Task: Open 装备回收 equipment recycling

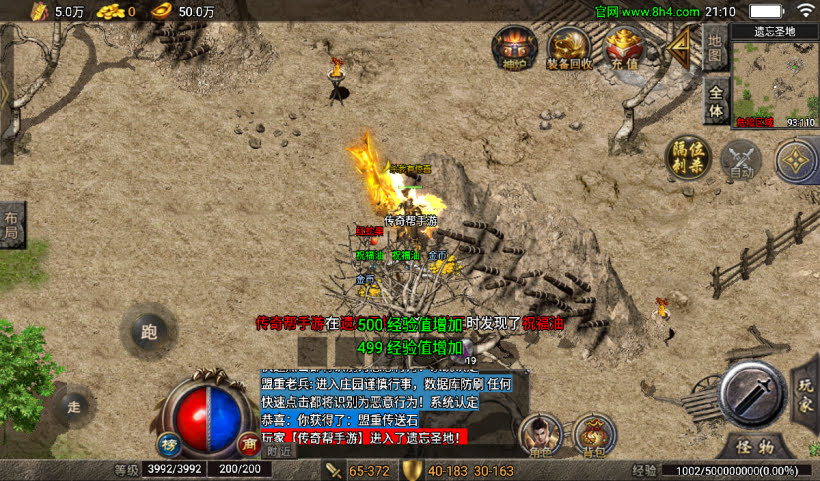Action: pyautogui.click(x=569, y=48)
